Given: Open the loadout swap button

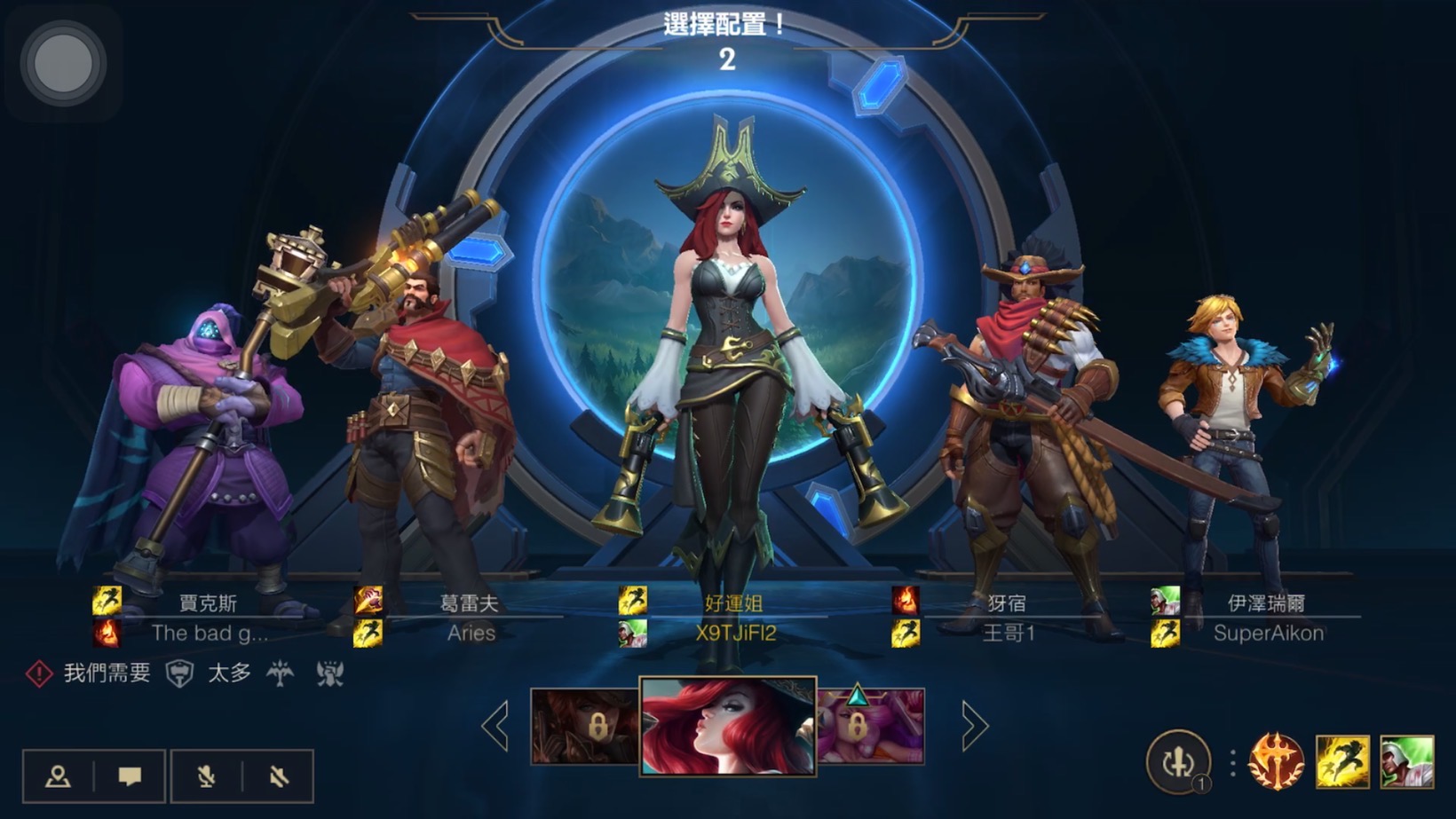Looking at the screenshot, I should pyautogui.click(x=1178, y=761).
